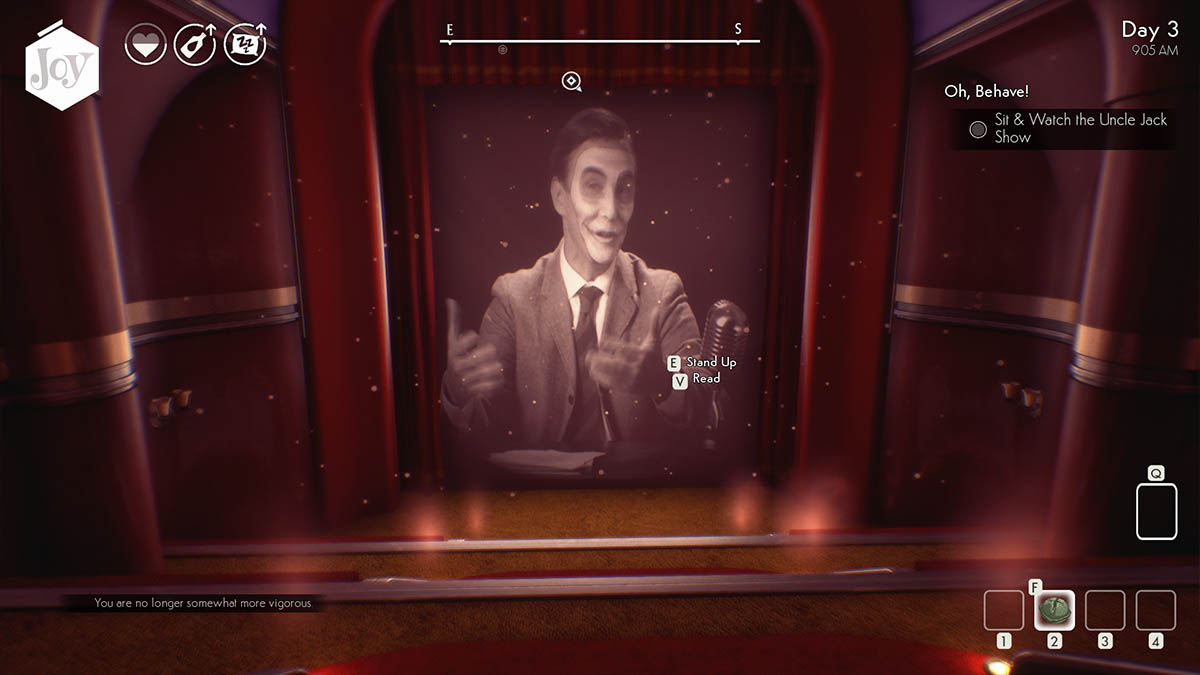
Task: Select the pillow sleep status icon
Action: click(244, 46)
